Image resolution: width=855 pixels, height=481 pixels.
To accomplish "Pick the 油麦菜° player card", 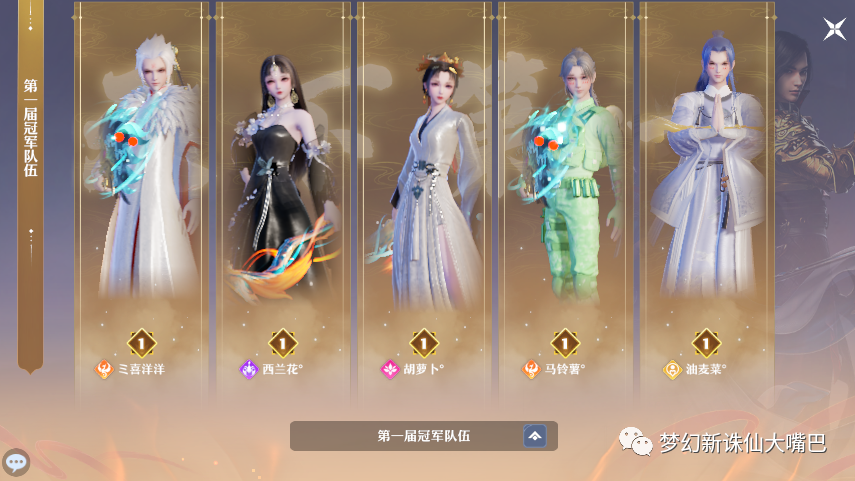I will [706, 200].
